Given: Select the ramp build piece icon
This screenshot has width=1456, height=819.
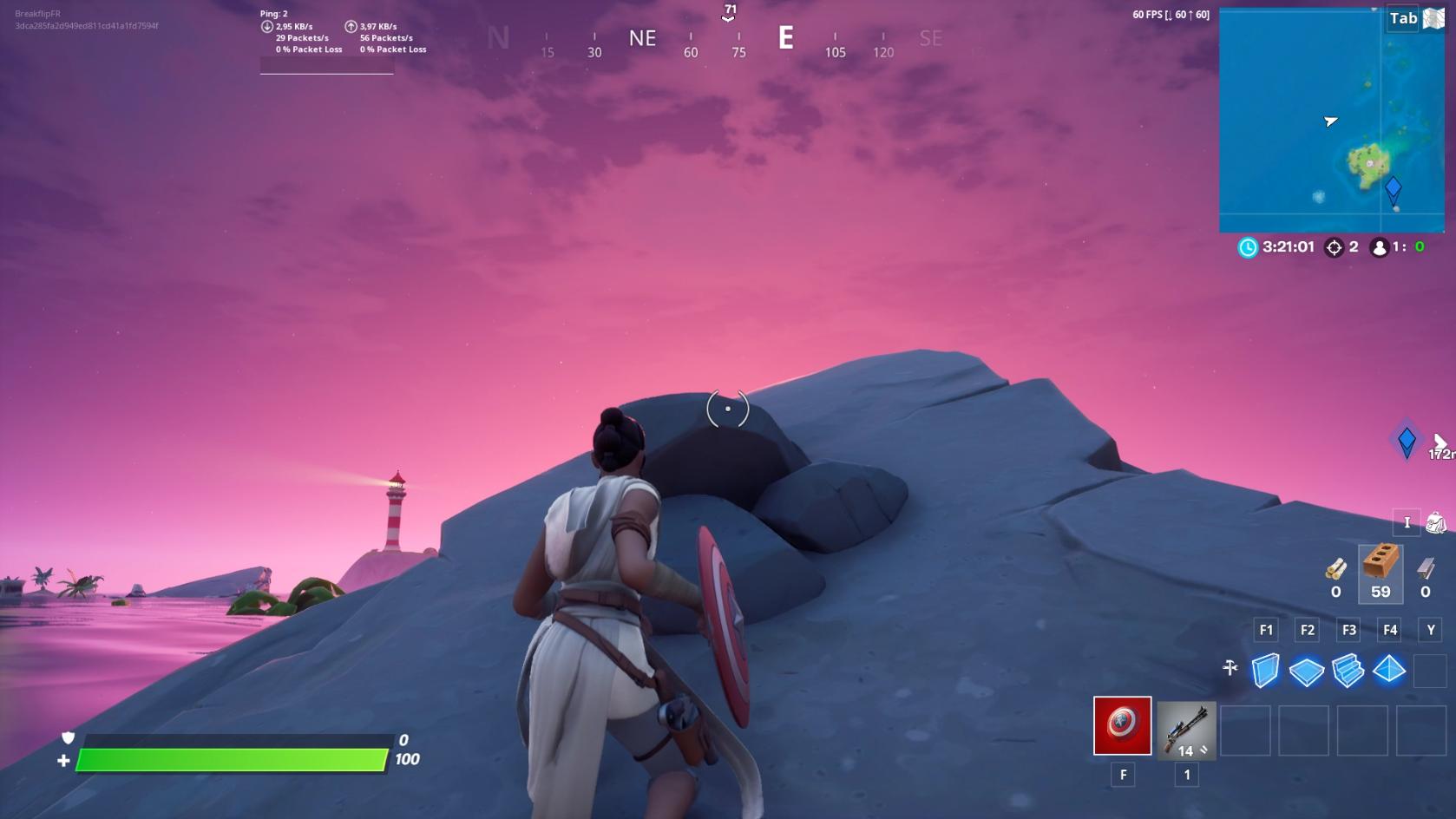Looking at the screenshot, I should click(x=1348, y=670).
